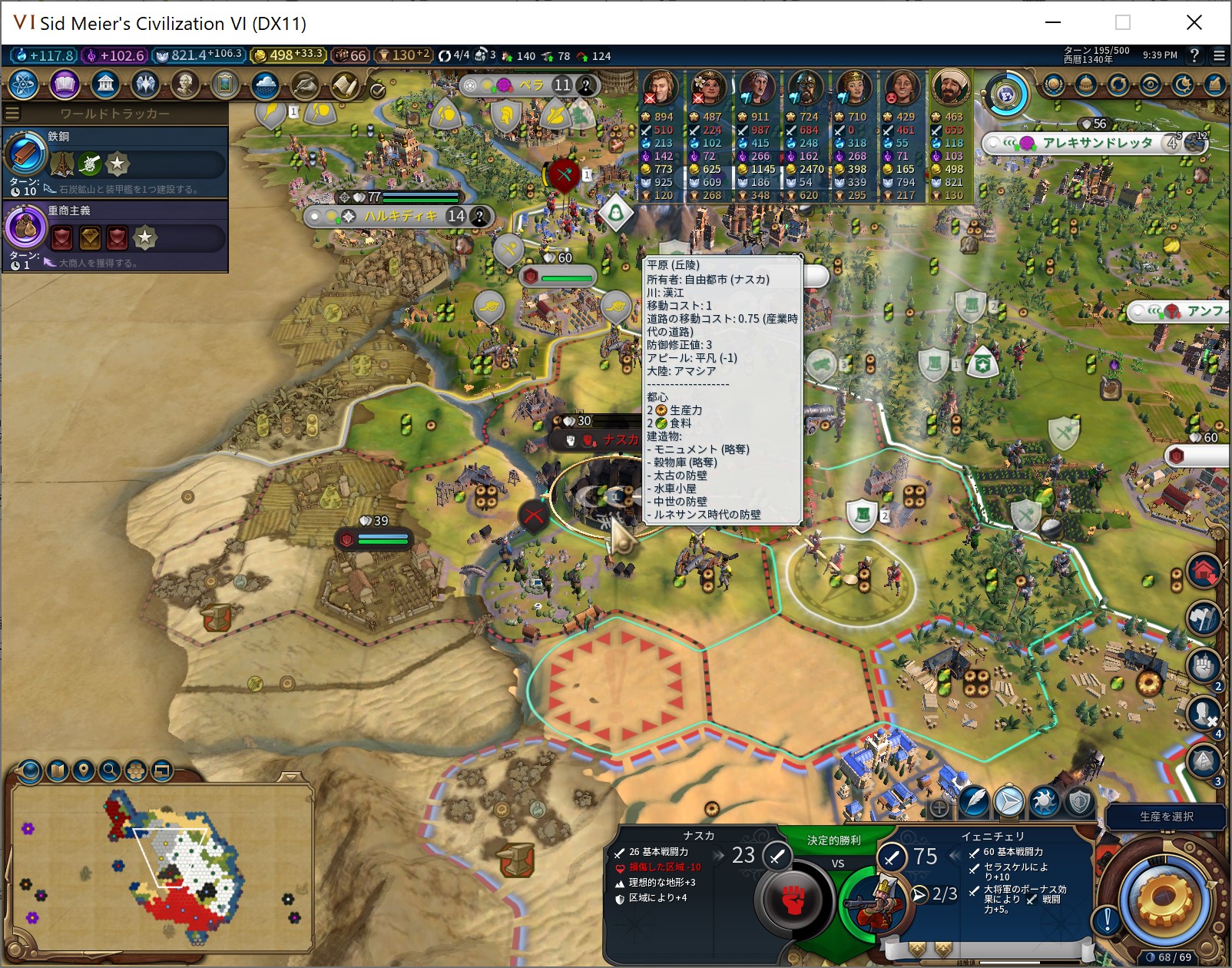Open the civics tree book icon
The width and height of the screenshot is (1232, 968).
point(65,85)
